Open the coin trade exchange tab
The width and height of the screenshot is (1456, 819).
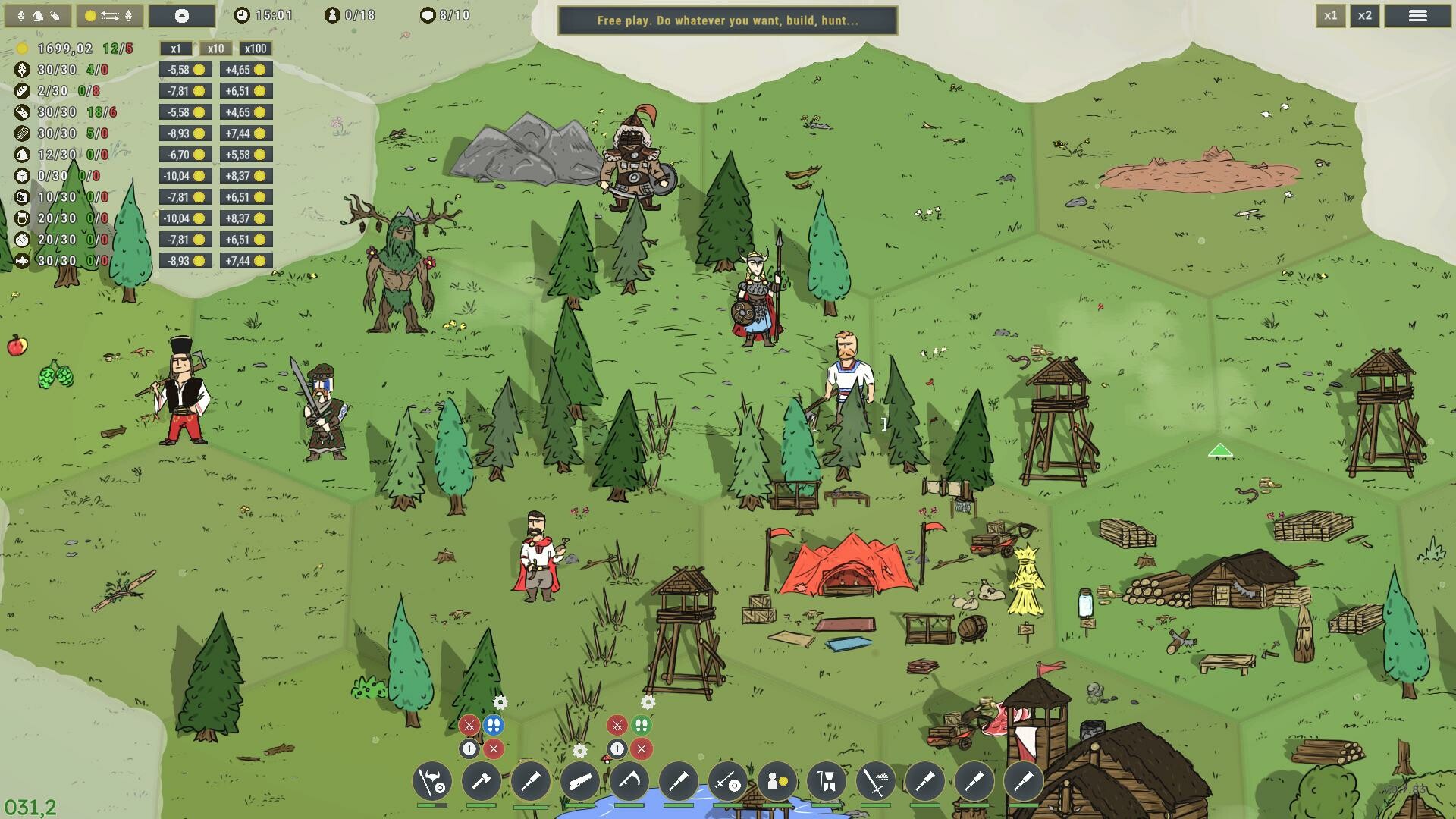(x=109, y=16)
